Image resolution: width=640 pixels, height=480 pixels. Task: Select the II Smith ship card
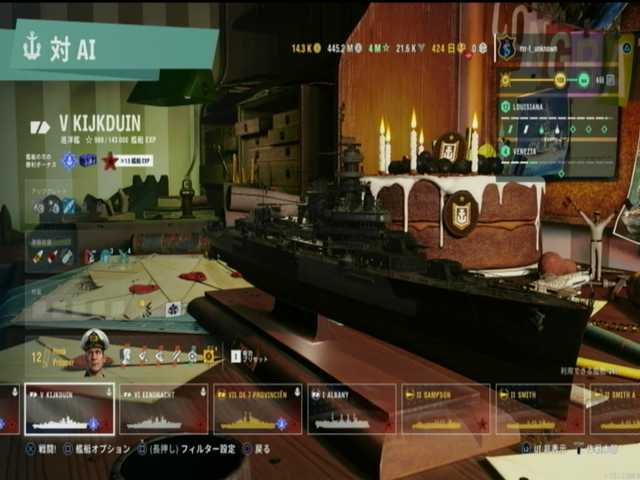[539, 409]
